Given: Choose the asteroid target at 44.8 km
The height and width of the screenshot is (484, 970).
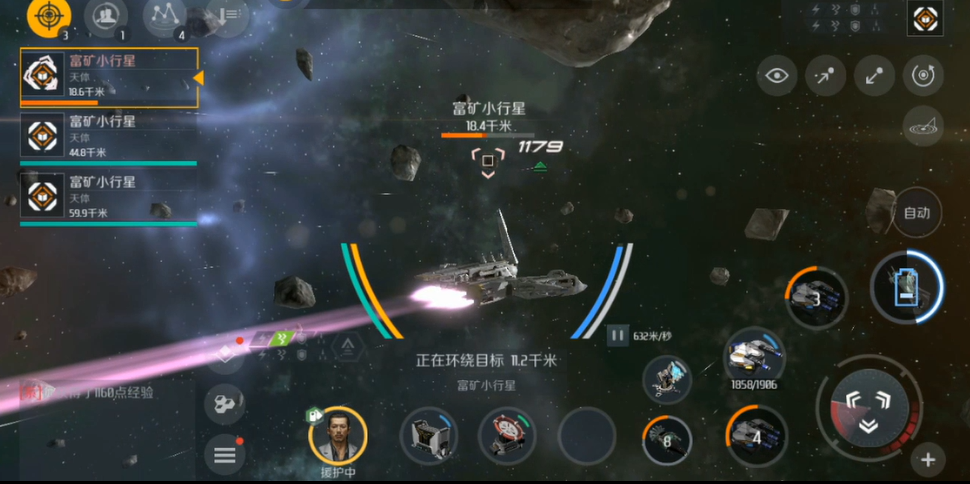Looking at the screenshot, I should (x=108, y=137).
